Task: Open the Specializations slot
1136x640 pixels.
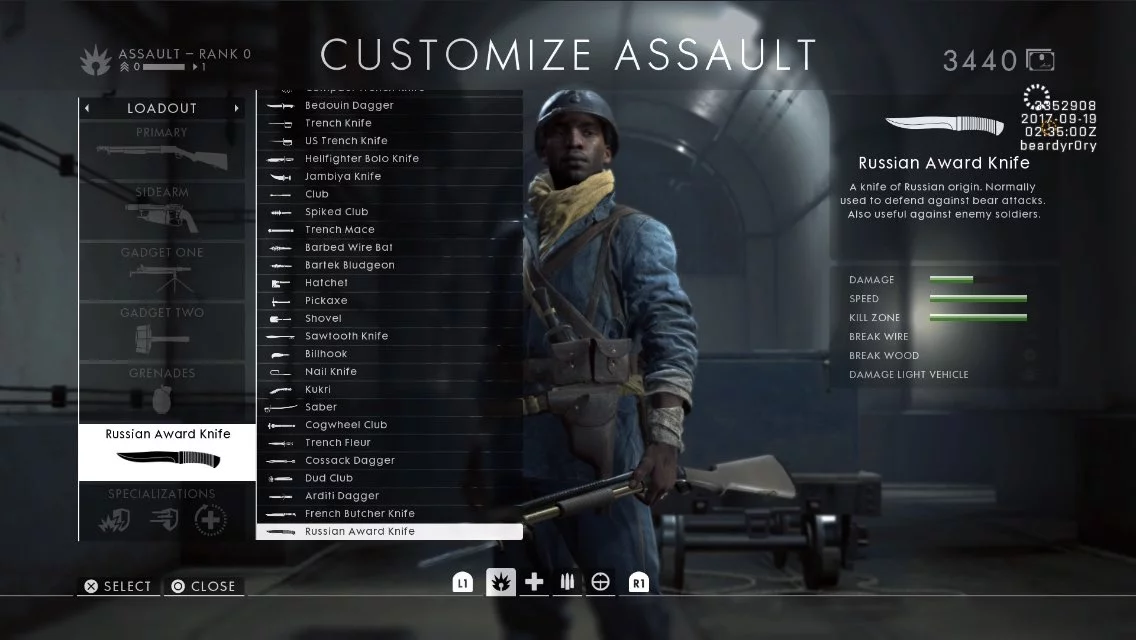Action: 162,512
